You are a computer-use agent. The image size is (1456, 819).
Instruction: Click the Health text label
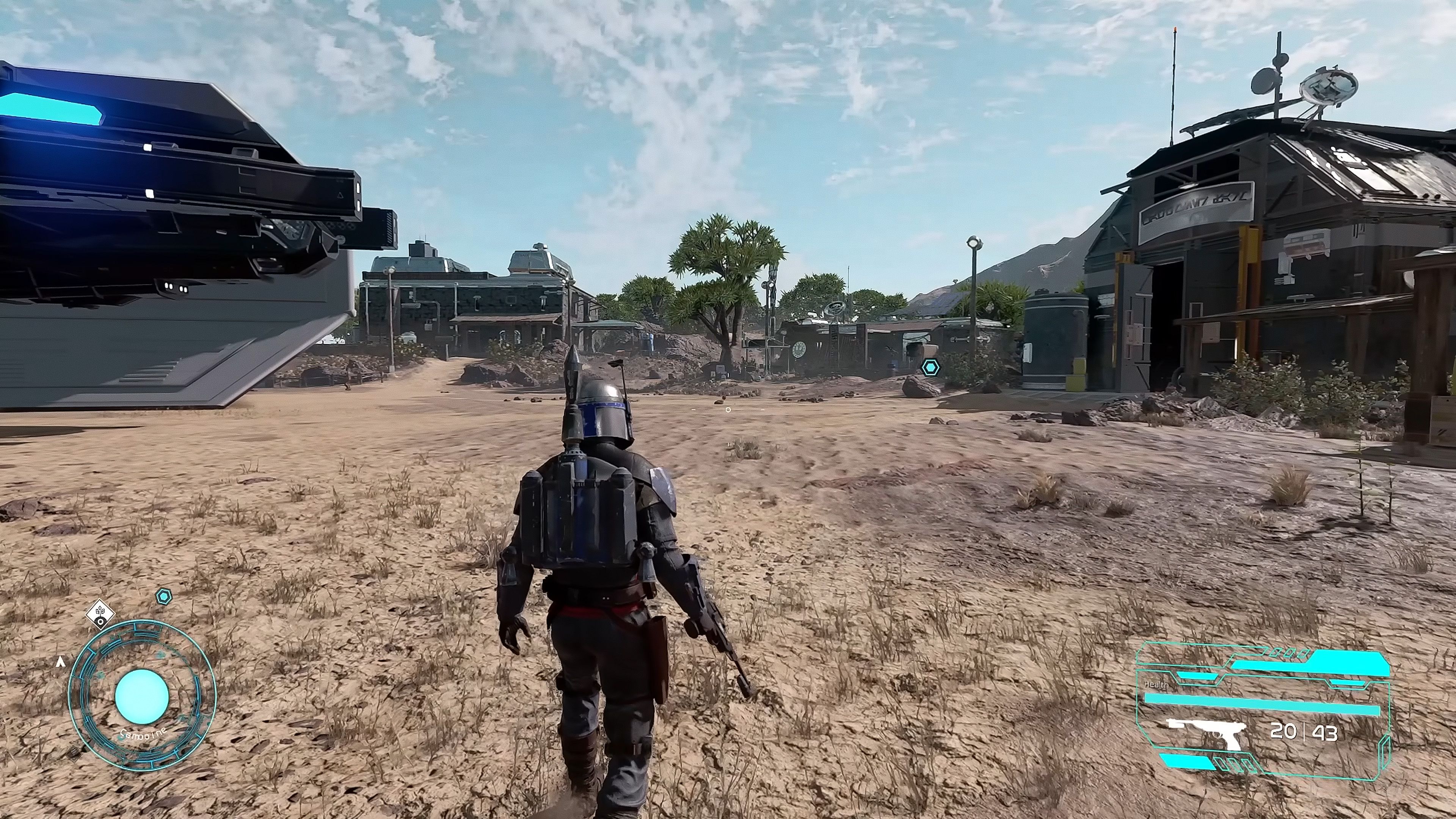(1157, 686)
